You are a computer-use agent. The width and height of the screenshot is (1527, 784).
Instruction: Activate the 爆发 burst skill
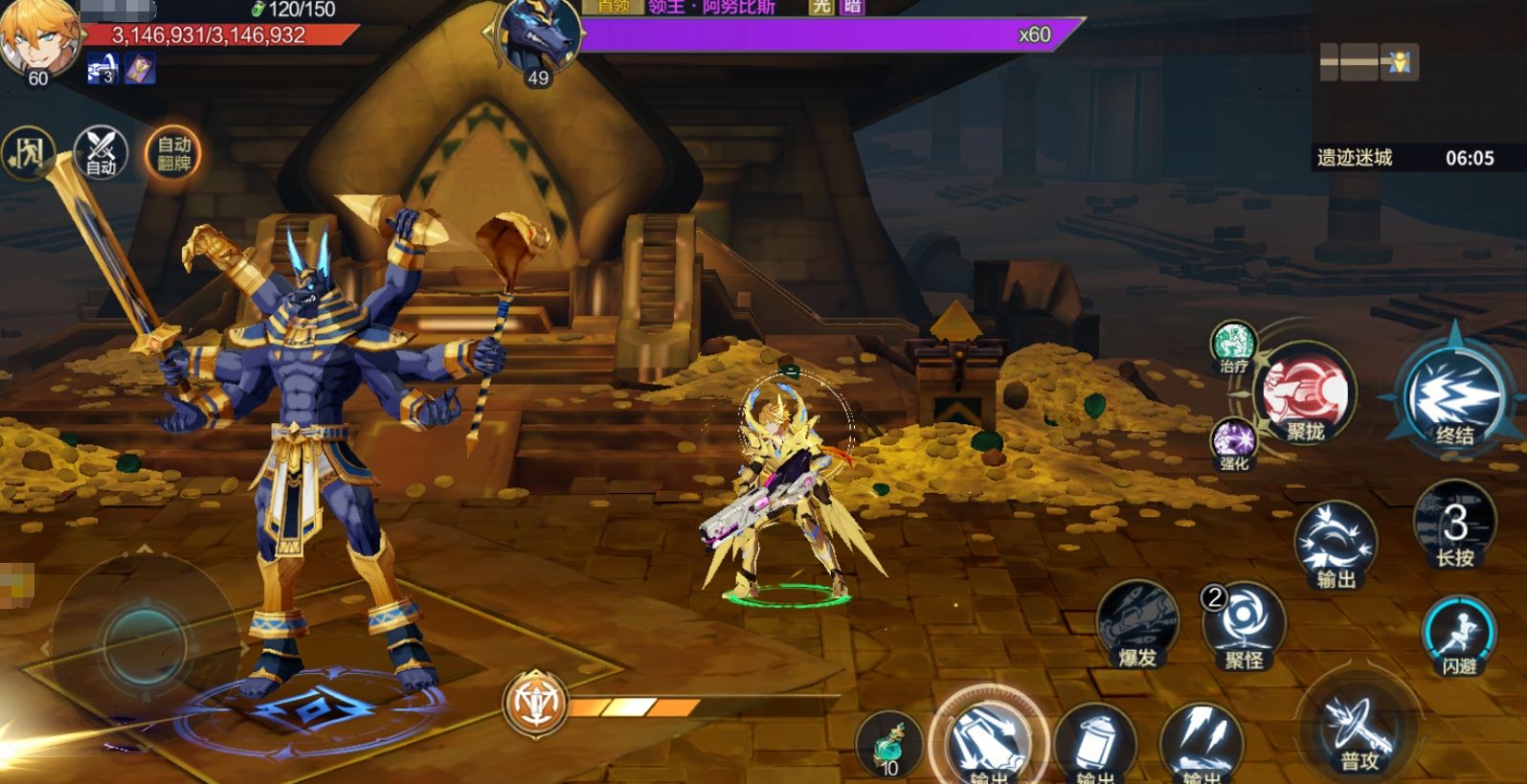coord(1136,624)
